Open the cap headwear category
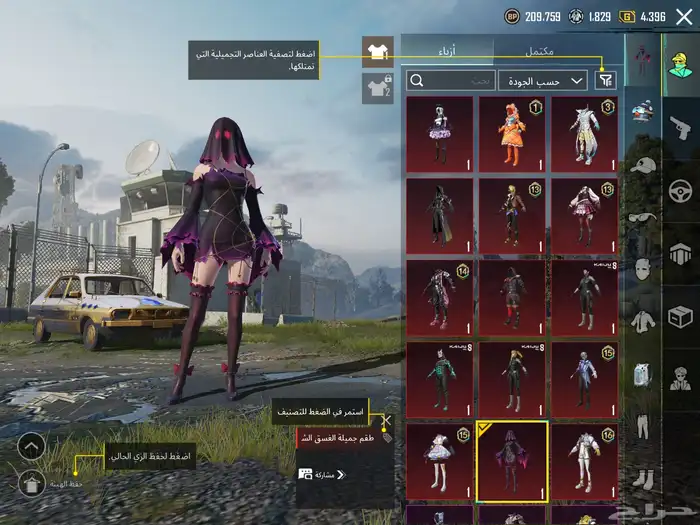The image size is (700, 525). tap(643, 165)
